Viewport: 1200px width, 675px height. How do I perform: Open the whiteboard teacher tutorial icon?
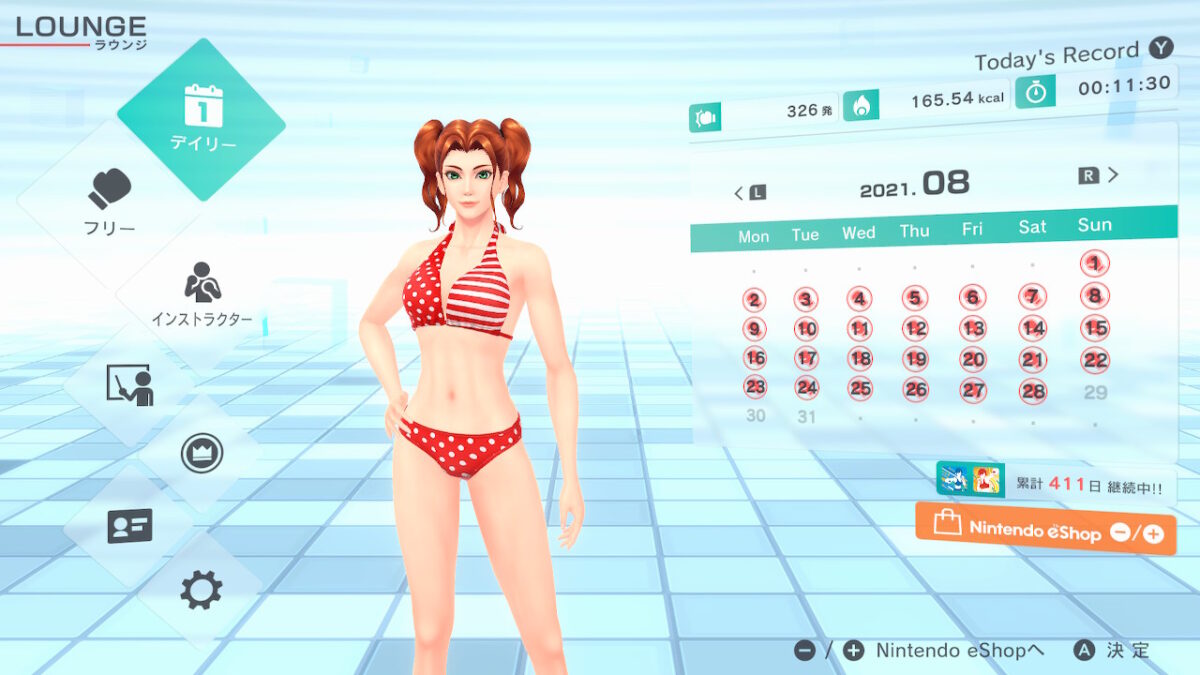(x=130, y=385)
